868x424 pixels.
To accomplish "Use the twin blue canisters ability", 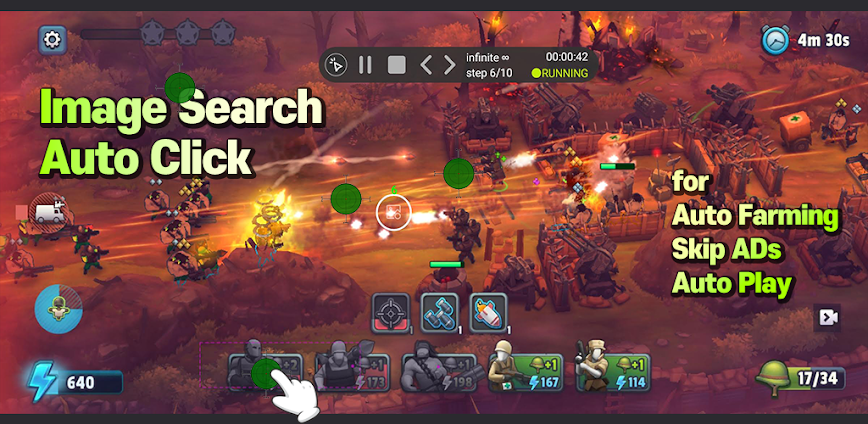I will pos(439,313).
